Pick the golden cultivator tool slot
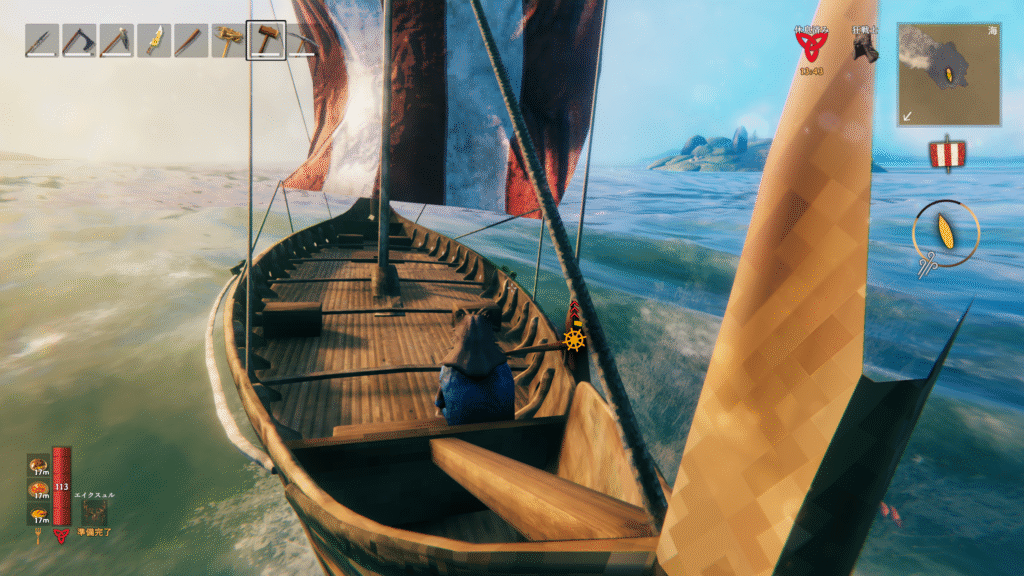 click(228, 40)
